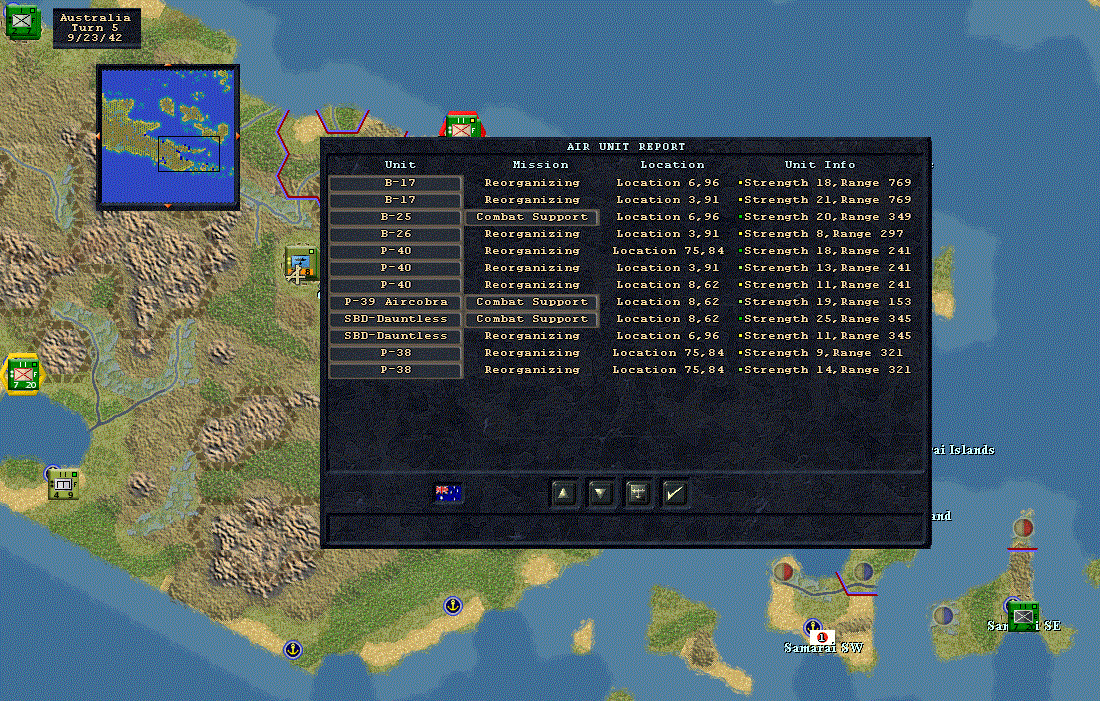
Task: Select the B-25 unit button
Action: [x=396, y=217]
